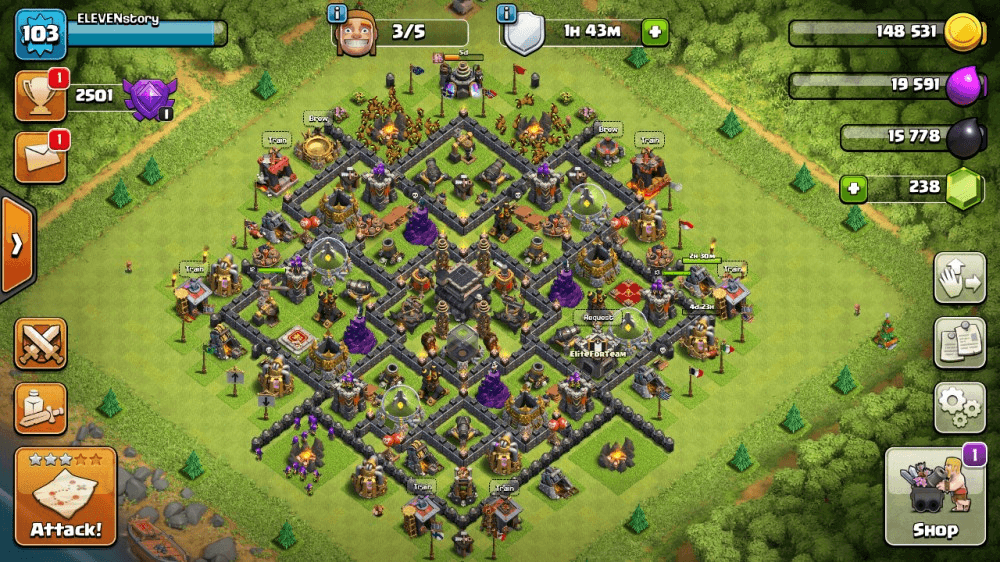Image resolution: width=1000 pixels, height=562 pixels.
Task: Open the clipboard notes button
Action: pos(959,343)
